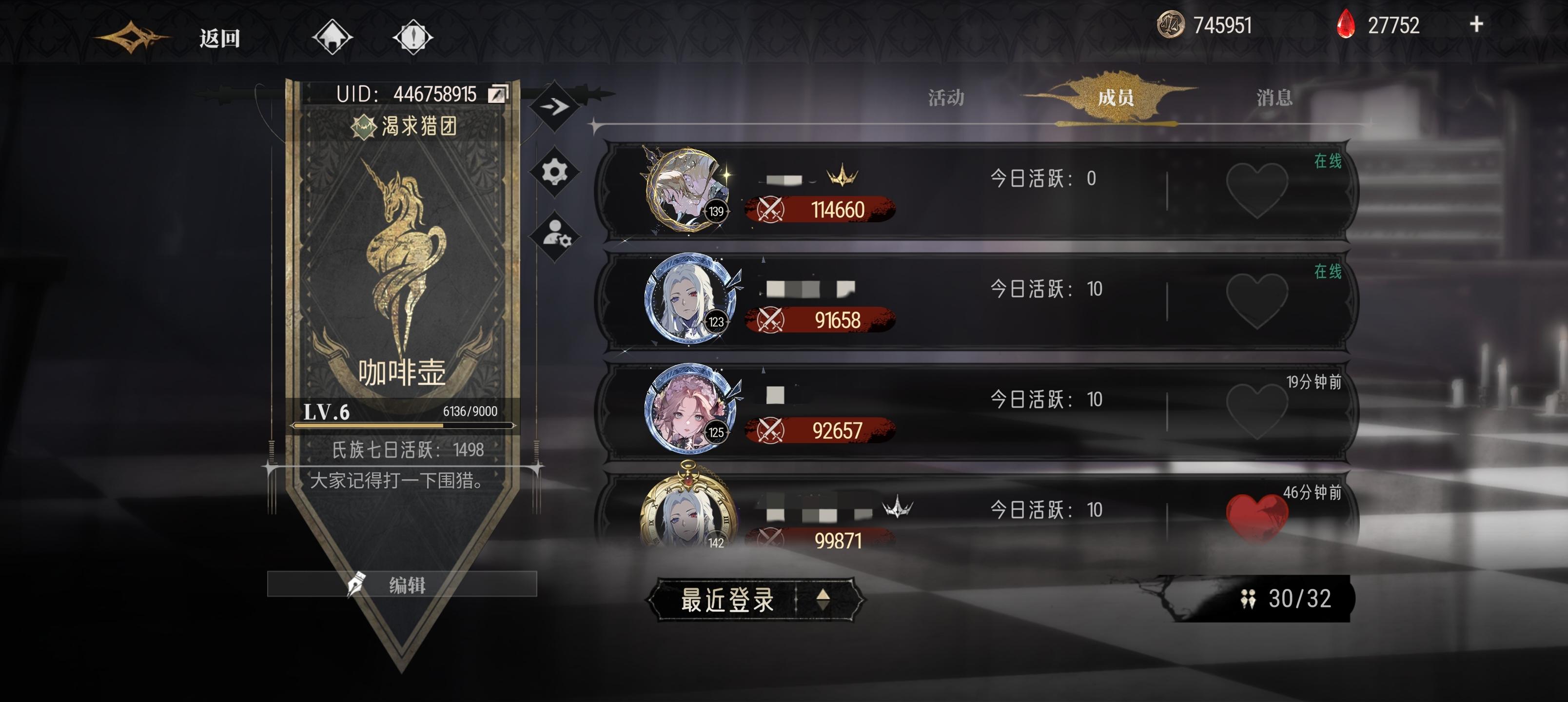The image size is (1568, 702).
Task: Tap 返回 to go back
Action: coord(219,38)
